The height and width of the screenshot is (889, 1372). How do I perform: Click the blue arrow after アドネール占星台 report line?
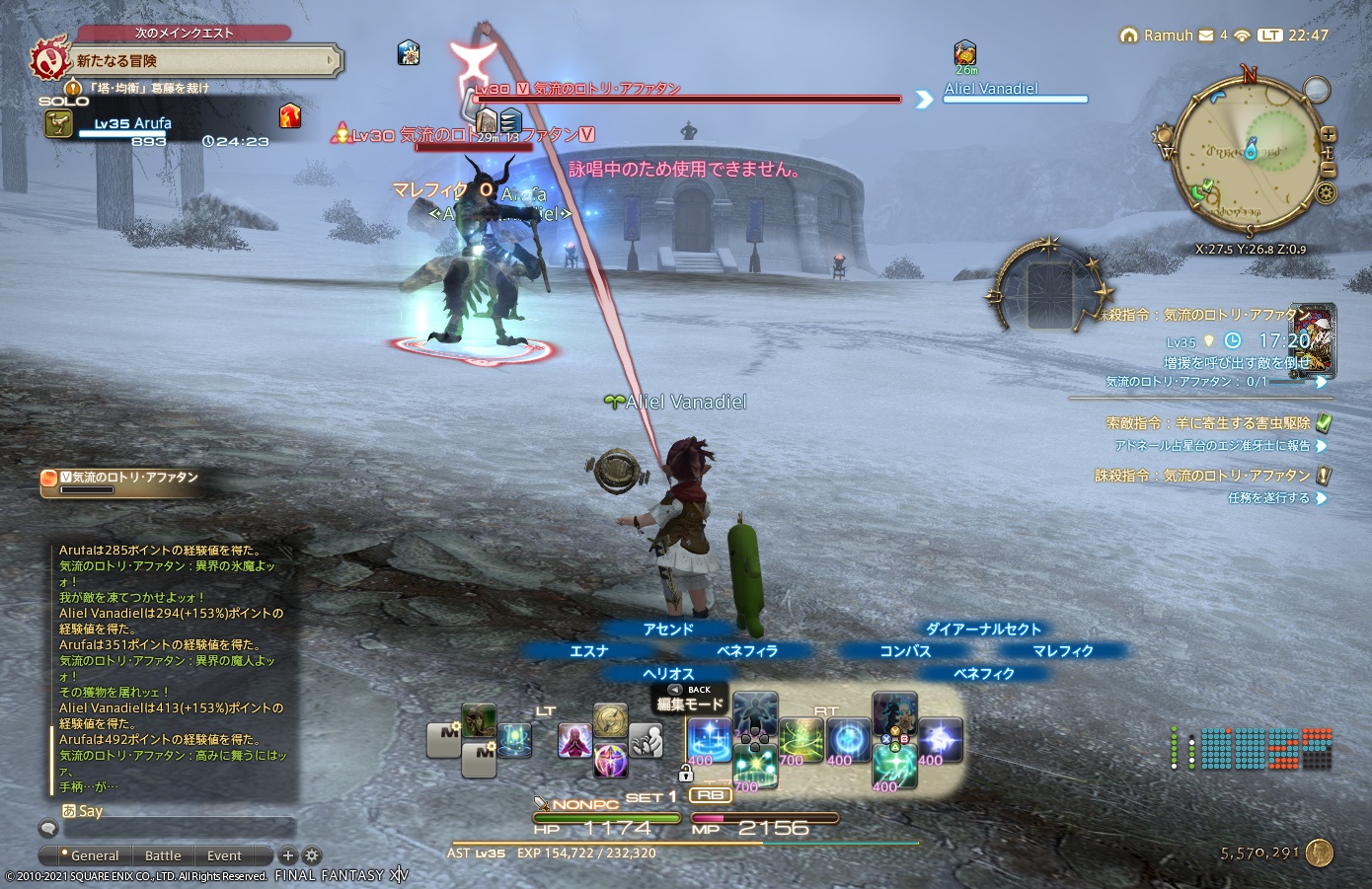click(x=1324, y=446)
